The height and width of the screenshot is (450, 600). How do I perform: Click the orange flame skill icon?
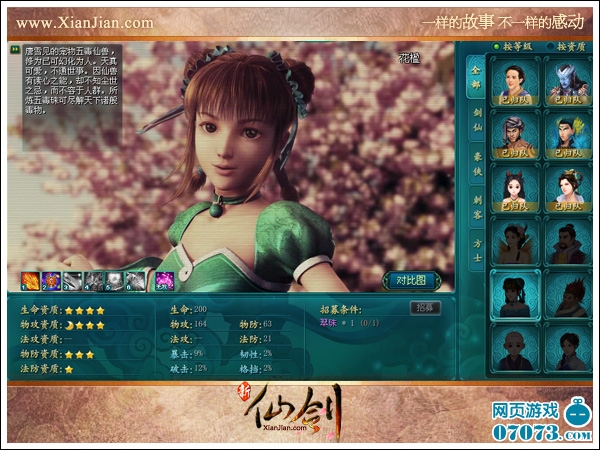pos(28,280)
